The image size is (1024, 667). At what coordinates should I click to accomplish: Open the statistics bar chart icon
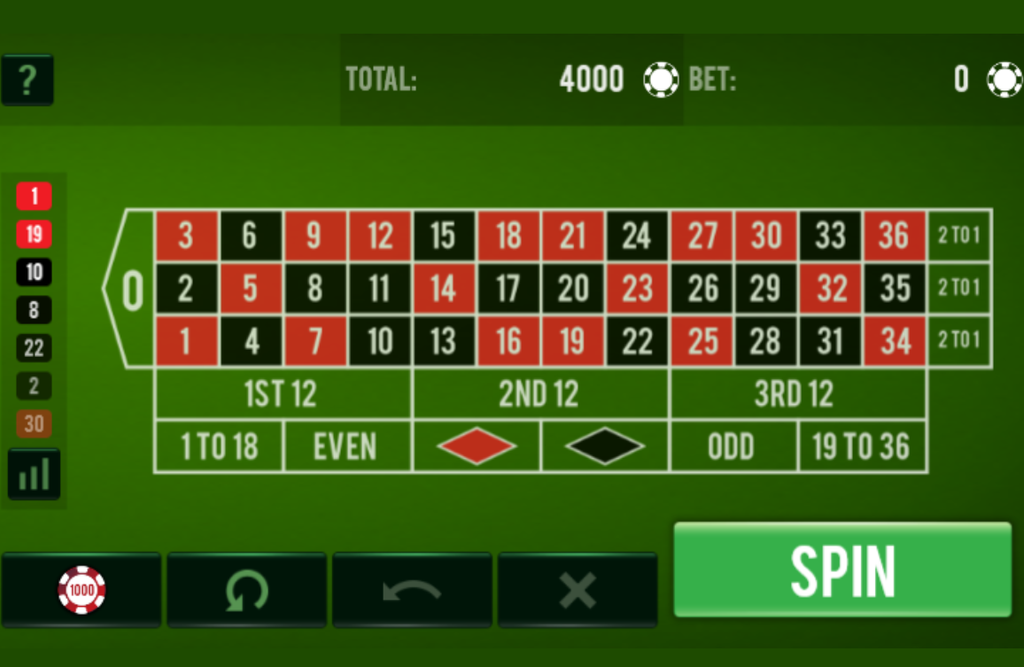point(34,474)
